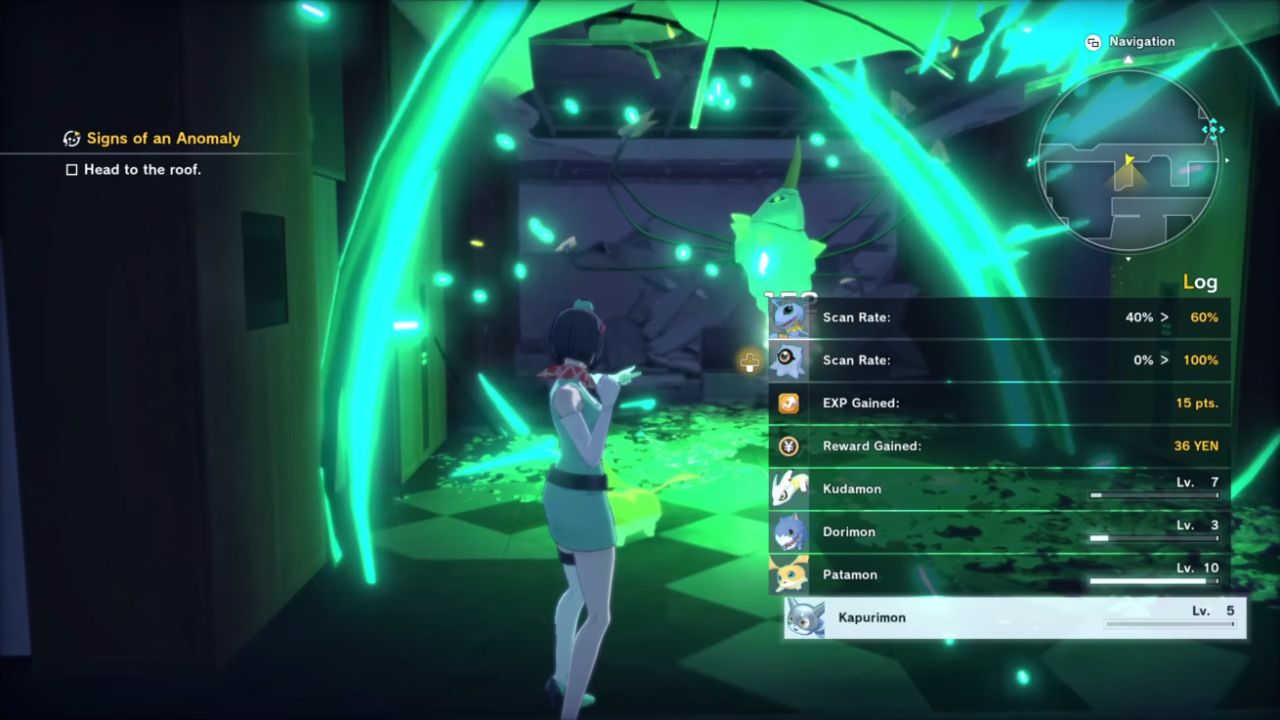Click the 40% to 60% Scan Rate entry
This screenshot has height=720, width=1280.
(999, 318)
